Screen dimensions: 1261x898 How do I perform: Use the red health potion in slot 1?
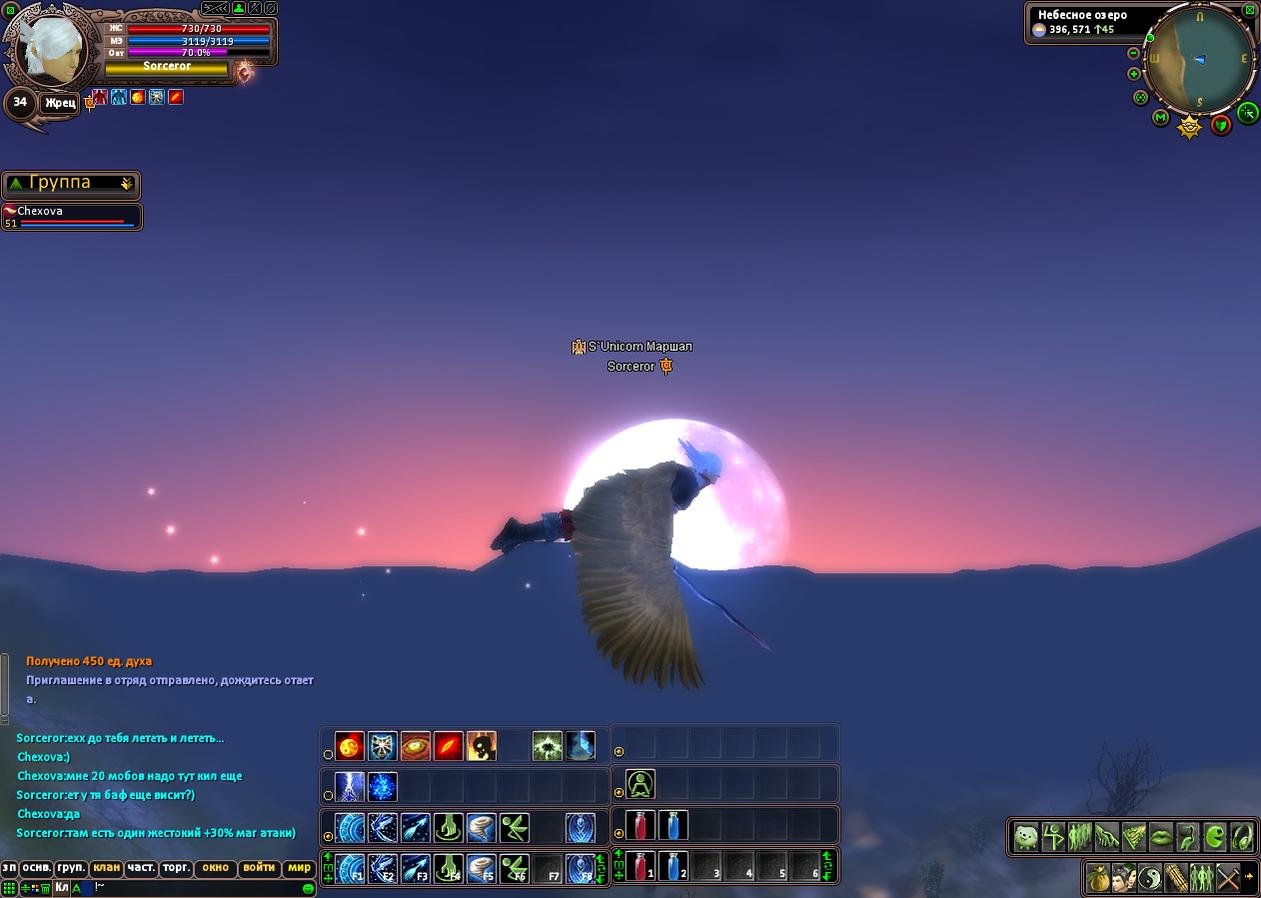pos(640,866)
